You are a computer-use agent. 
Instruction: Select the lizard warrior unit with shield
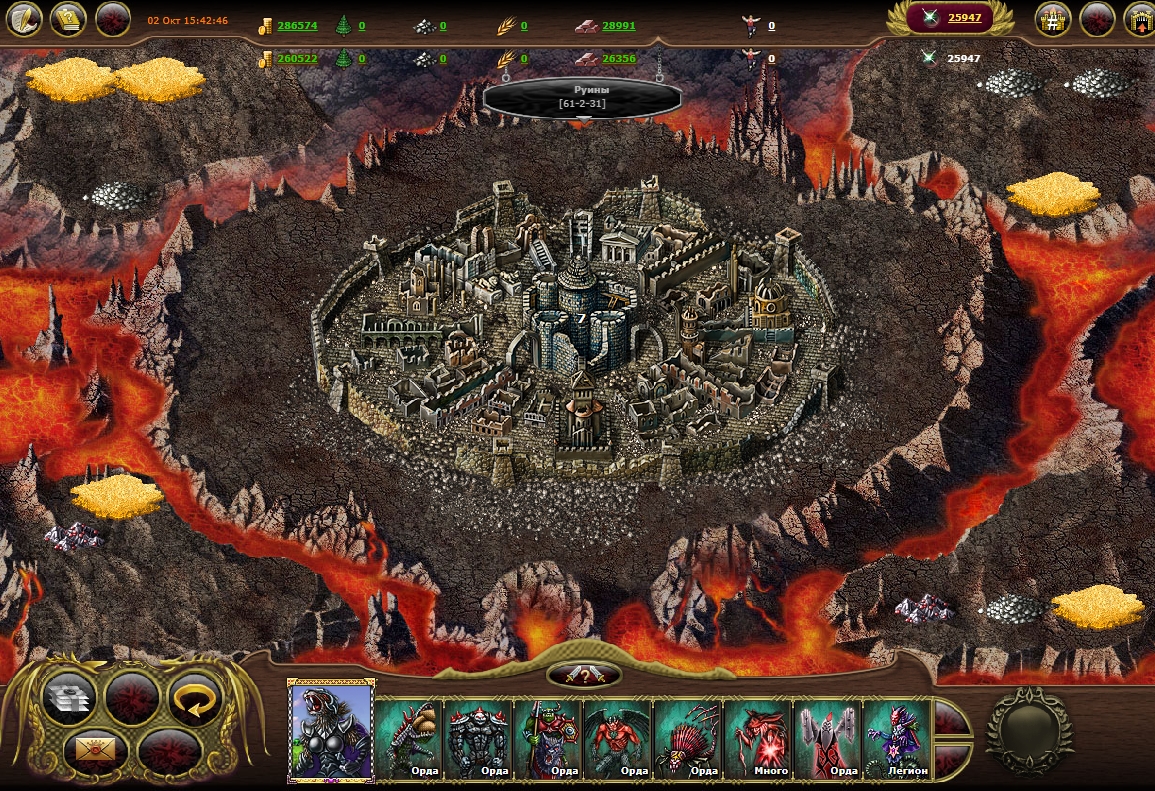tap(408, 739)
